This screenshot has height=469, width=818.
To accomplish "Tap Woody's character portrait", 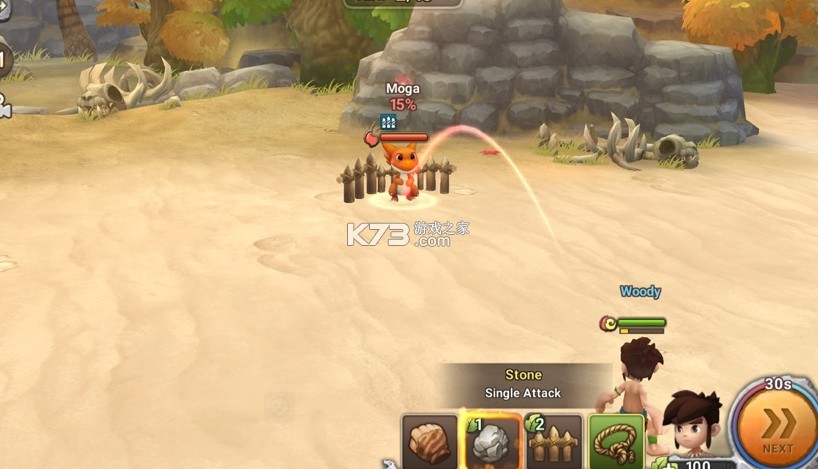I will [x=694, y=430].
